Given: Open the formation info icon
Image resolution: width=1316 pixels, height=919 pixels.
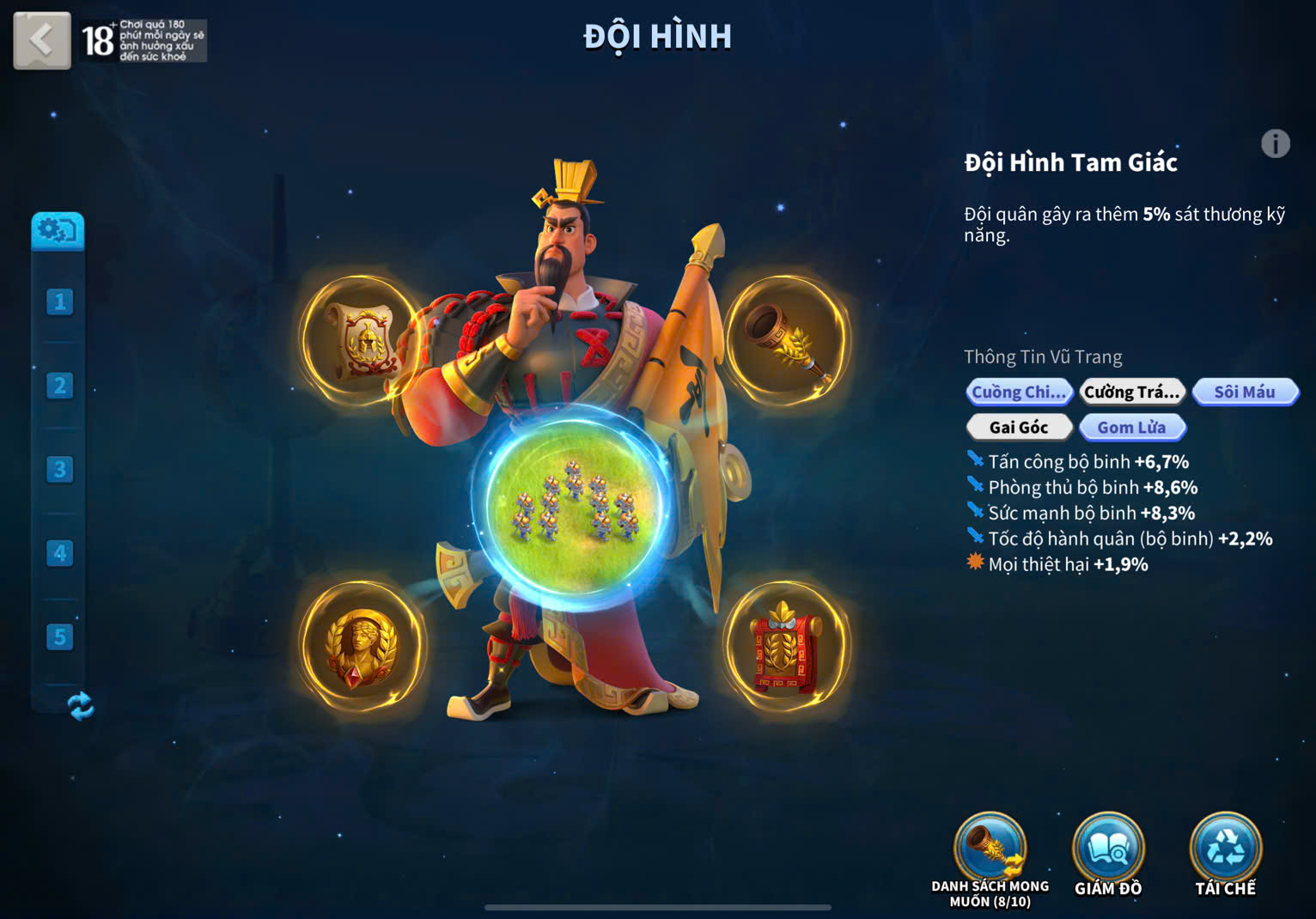Looking at the screenshot, I should [x=1275, y=143].
